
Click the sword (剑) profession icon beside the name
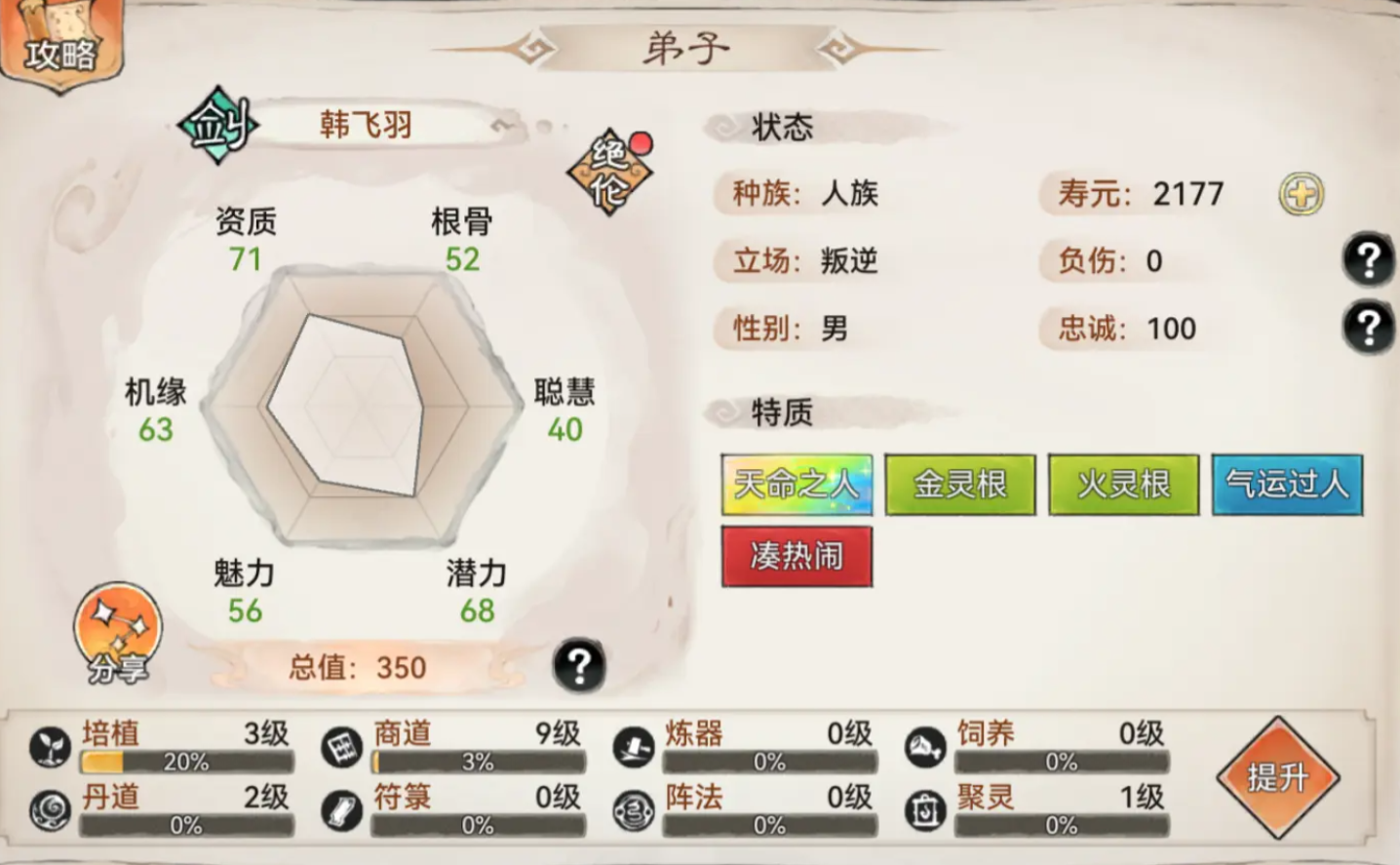216,124
